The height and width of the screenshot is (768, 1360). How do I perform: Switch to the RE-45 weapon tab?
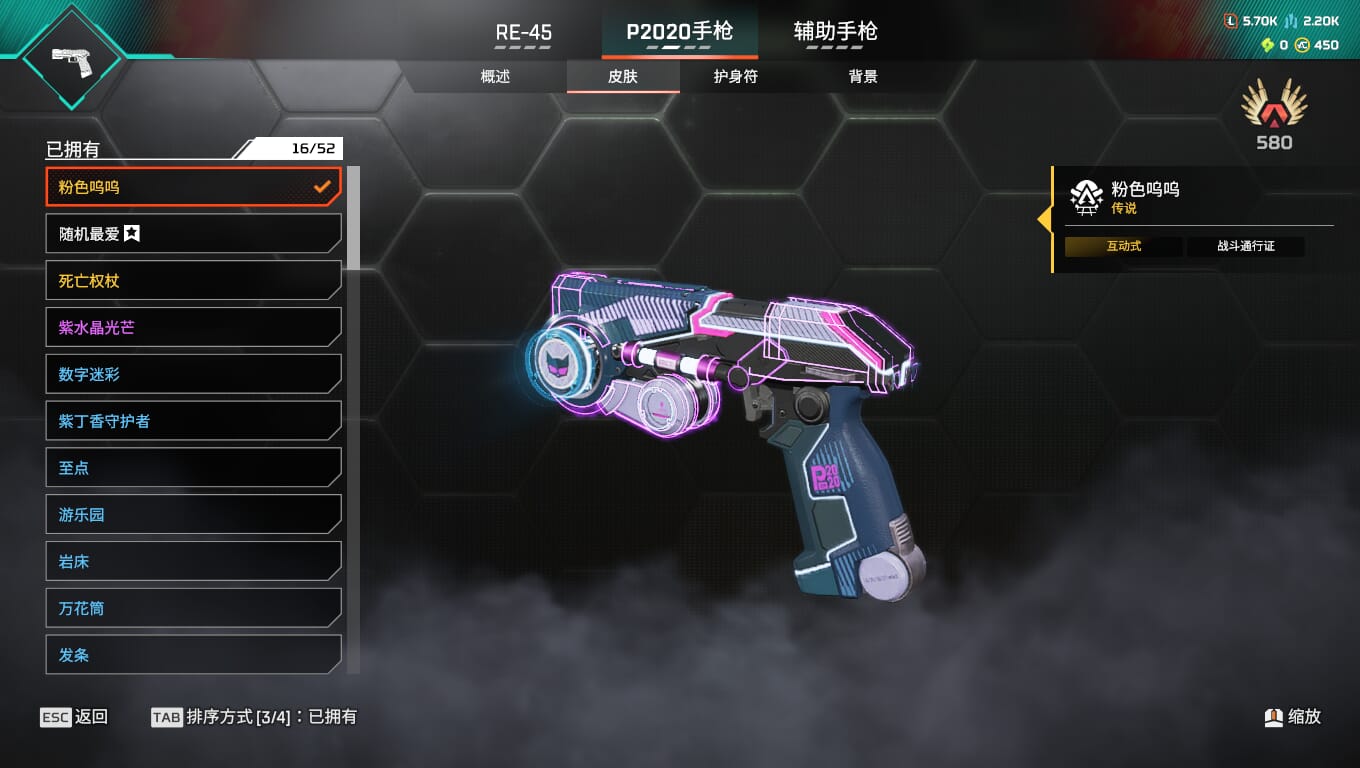pyautogui.click(x=523, y=32)
